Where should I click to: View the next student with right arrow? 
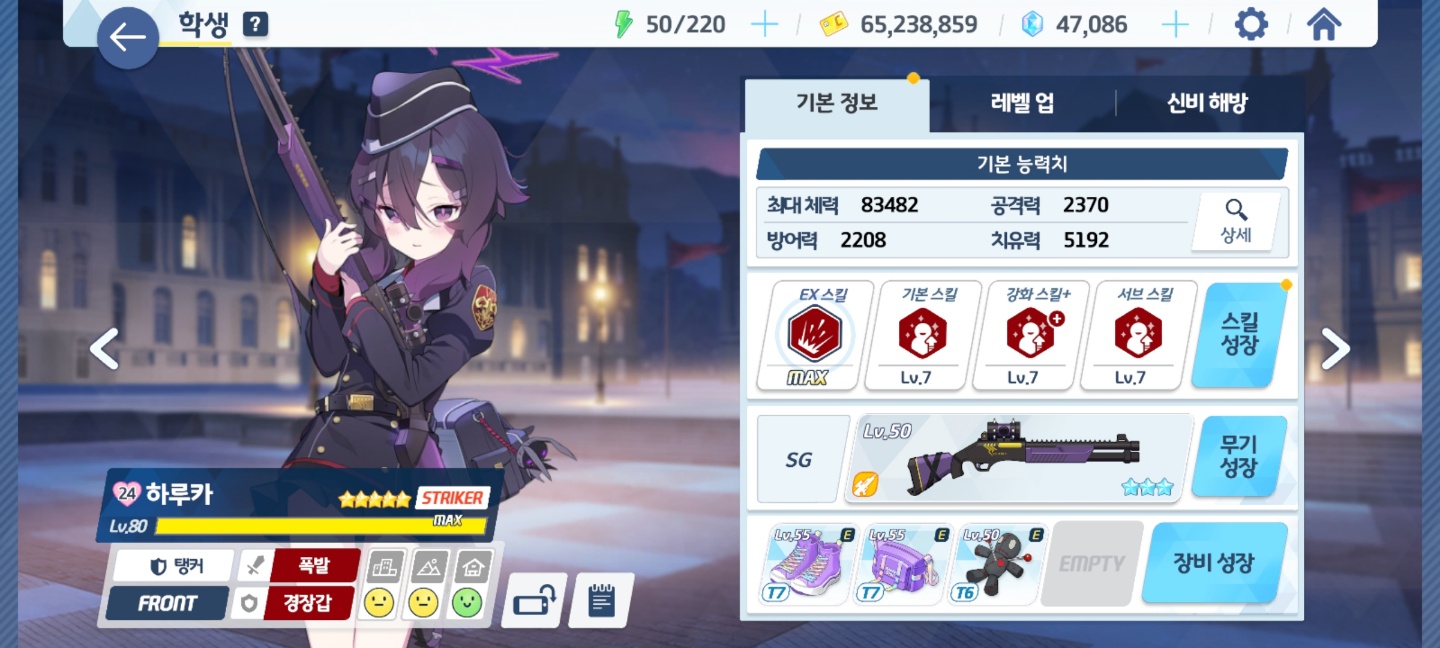coord(1335,348)
